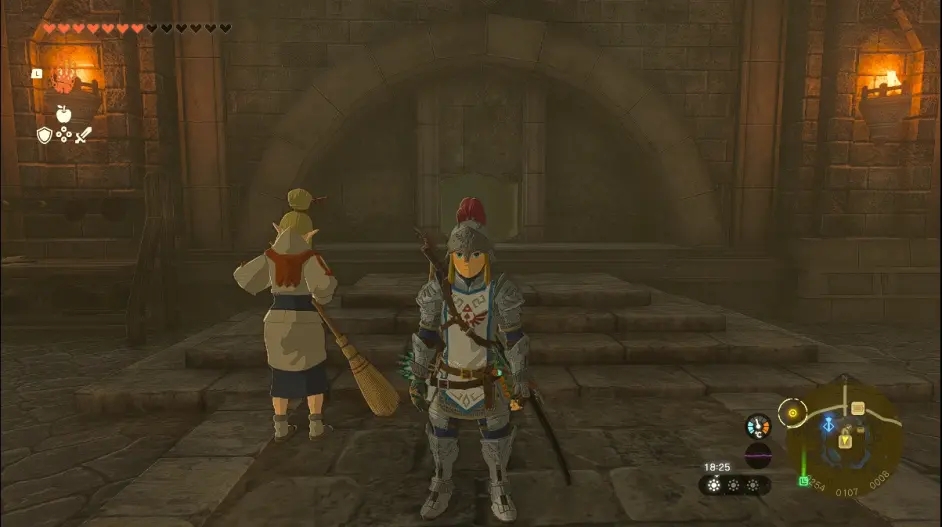Viewport: 942px width, 527px height.
Task: Choose the shield quick-select icon
Action: [44, 134]
